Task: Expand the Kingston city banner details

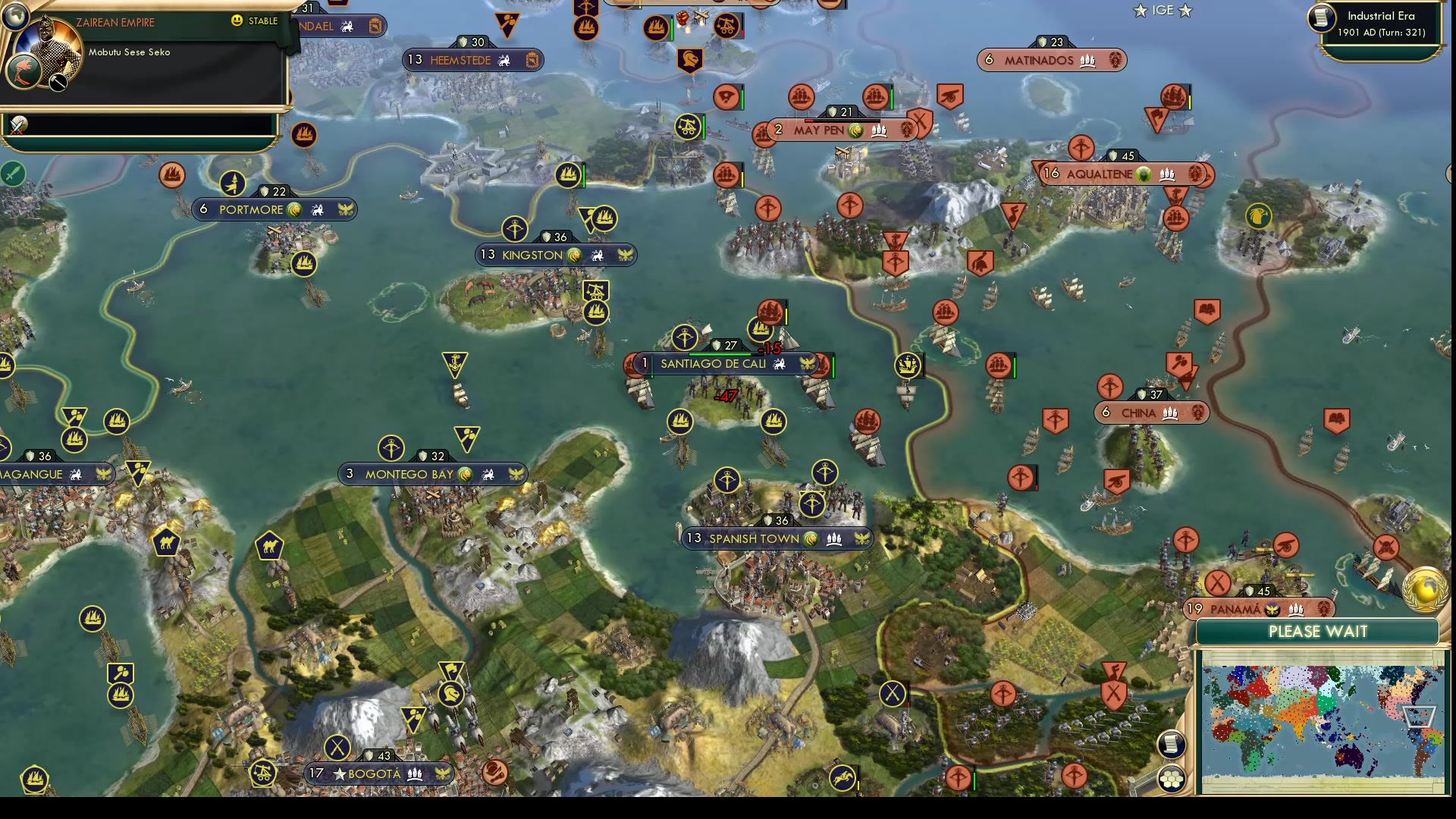Action: tap(556, 255)
